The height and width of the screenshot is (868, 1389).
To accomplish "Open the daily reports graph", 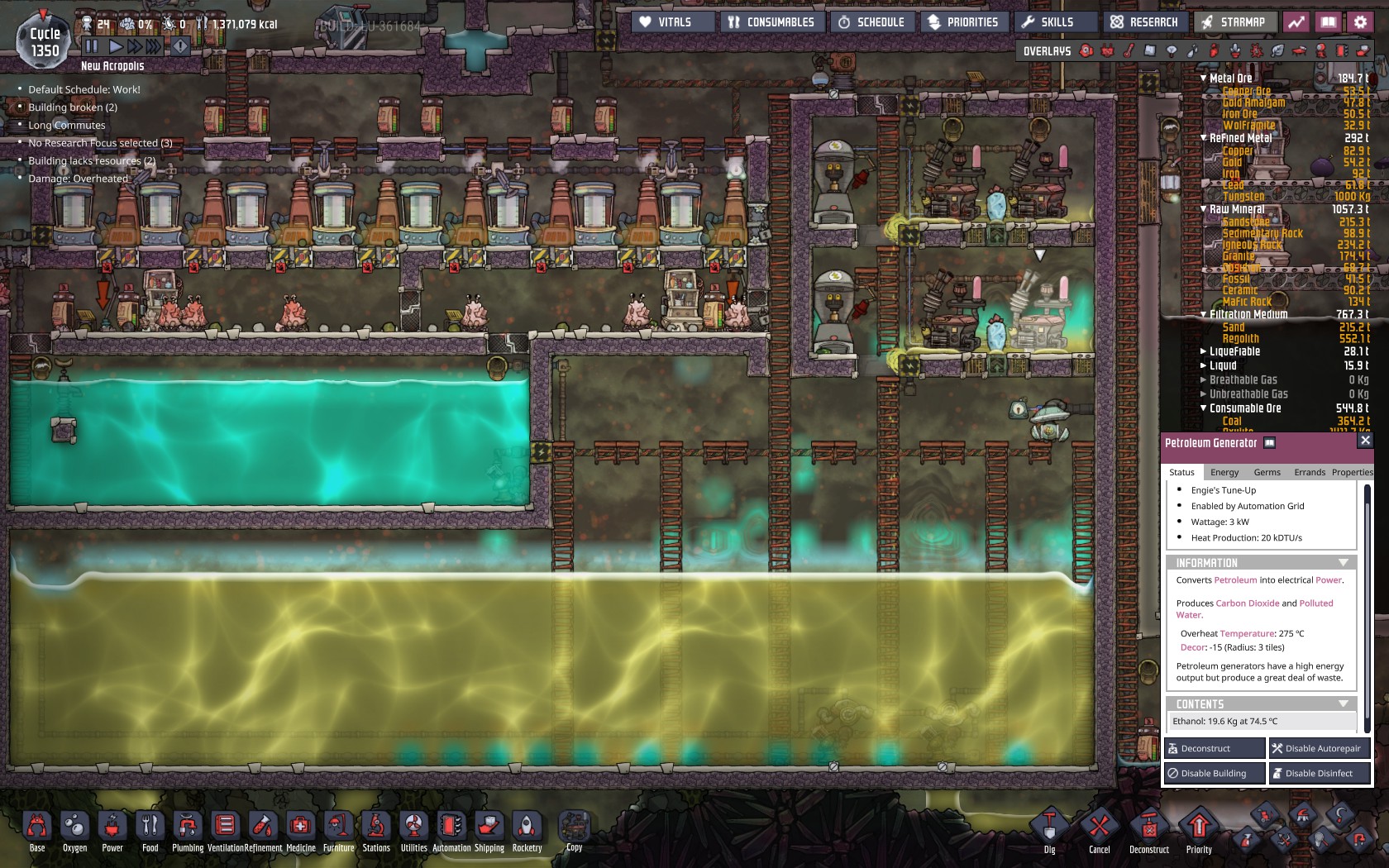I will point(1296,21).
